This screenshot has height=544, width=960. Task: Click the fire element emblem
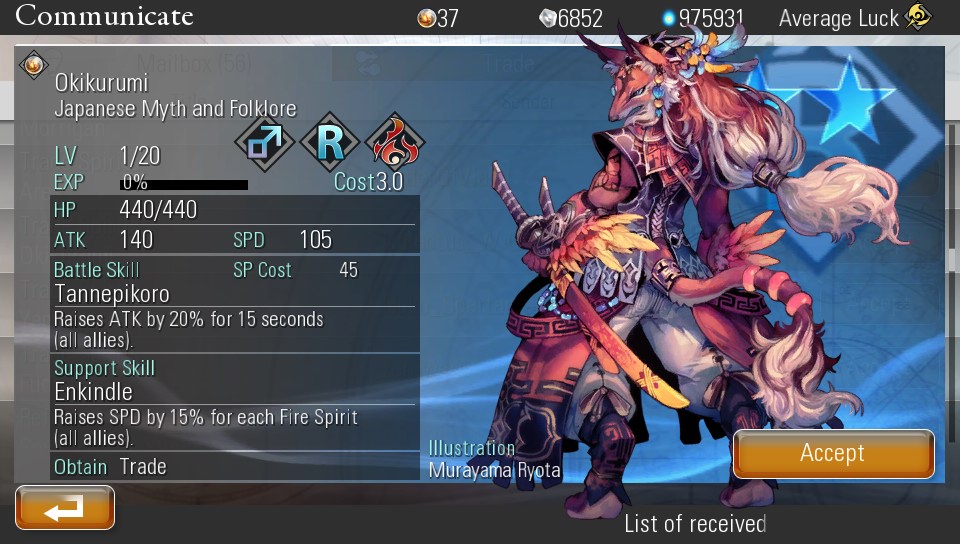[x=395, y=142]
